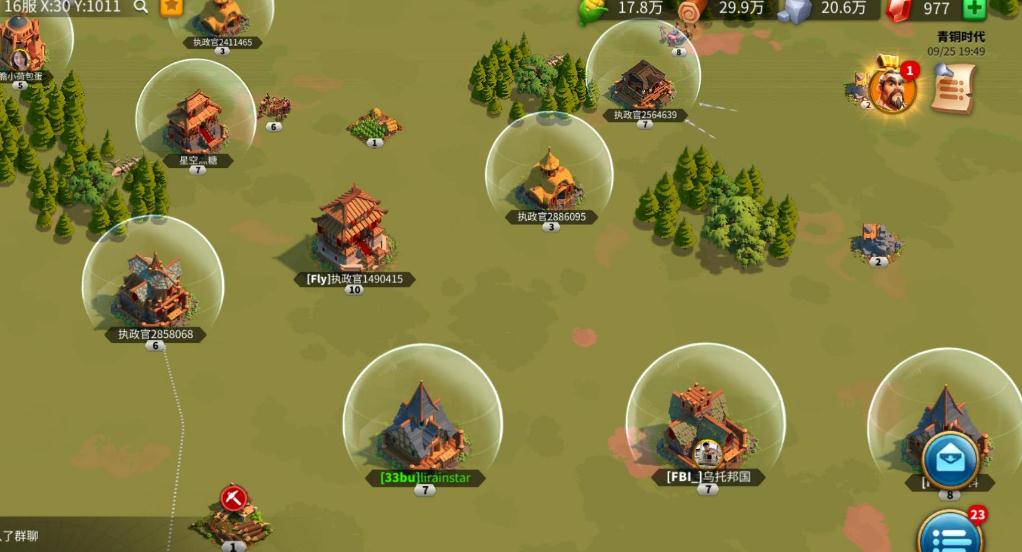Open the star bookmarks button
This screenshot has height=552, width=1022.
point(172,7)
